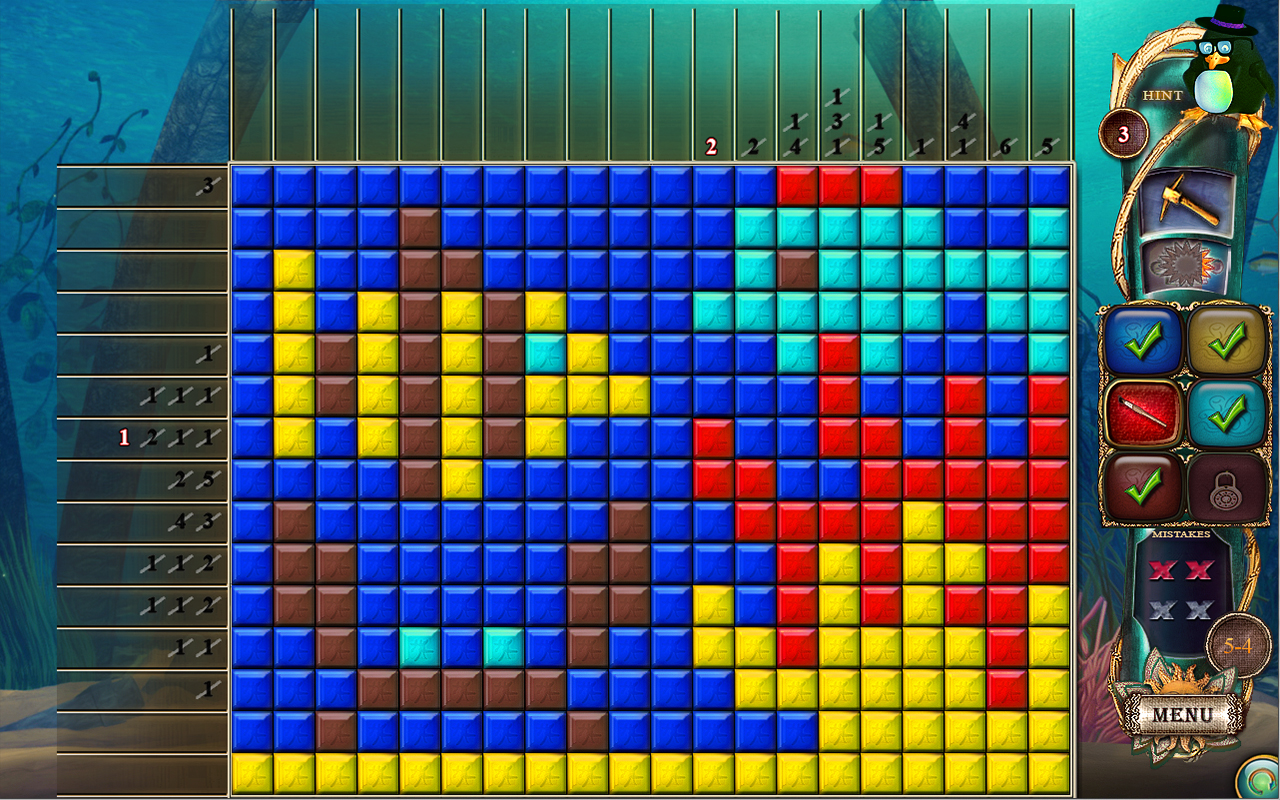Select the olive green color swatch
Screen dimensions: 1280x800
click(x=1227, y=339)
